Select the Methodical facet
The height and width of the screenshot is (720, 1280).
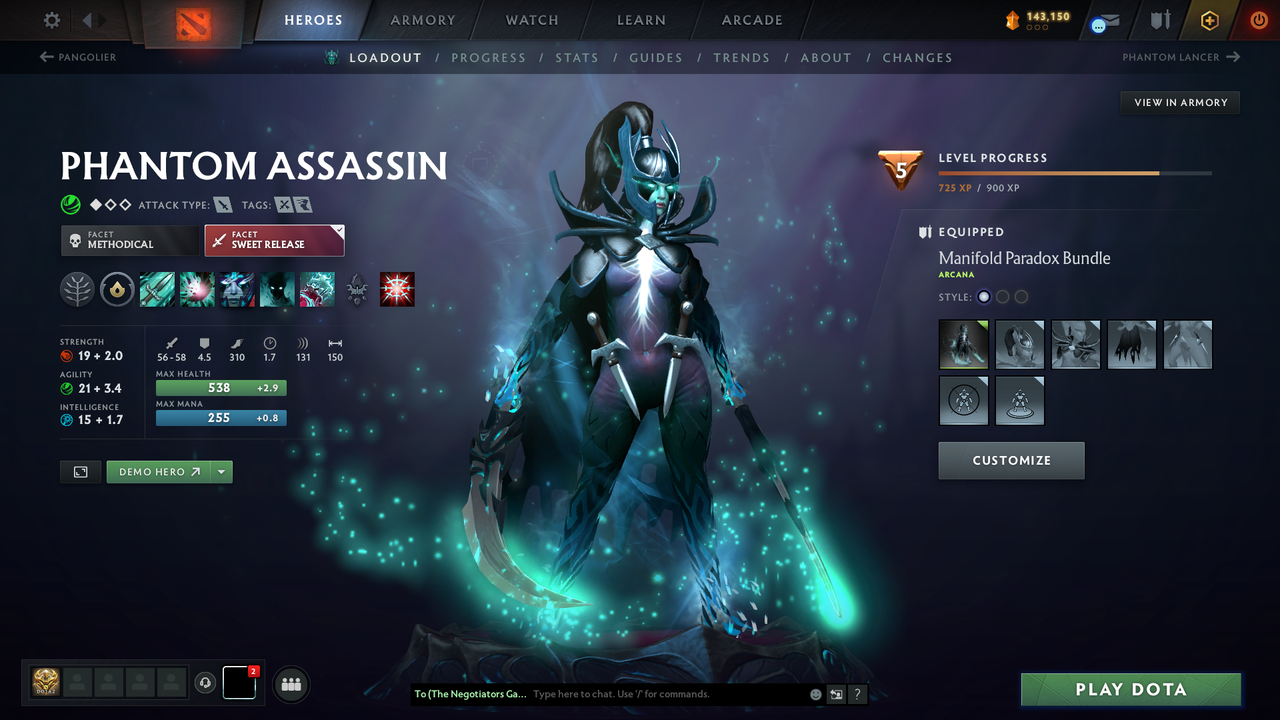point(130,240)
